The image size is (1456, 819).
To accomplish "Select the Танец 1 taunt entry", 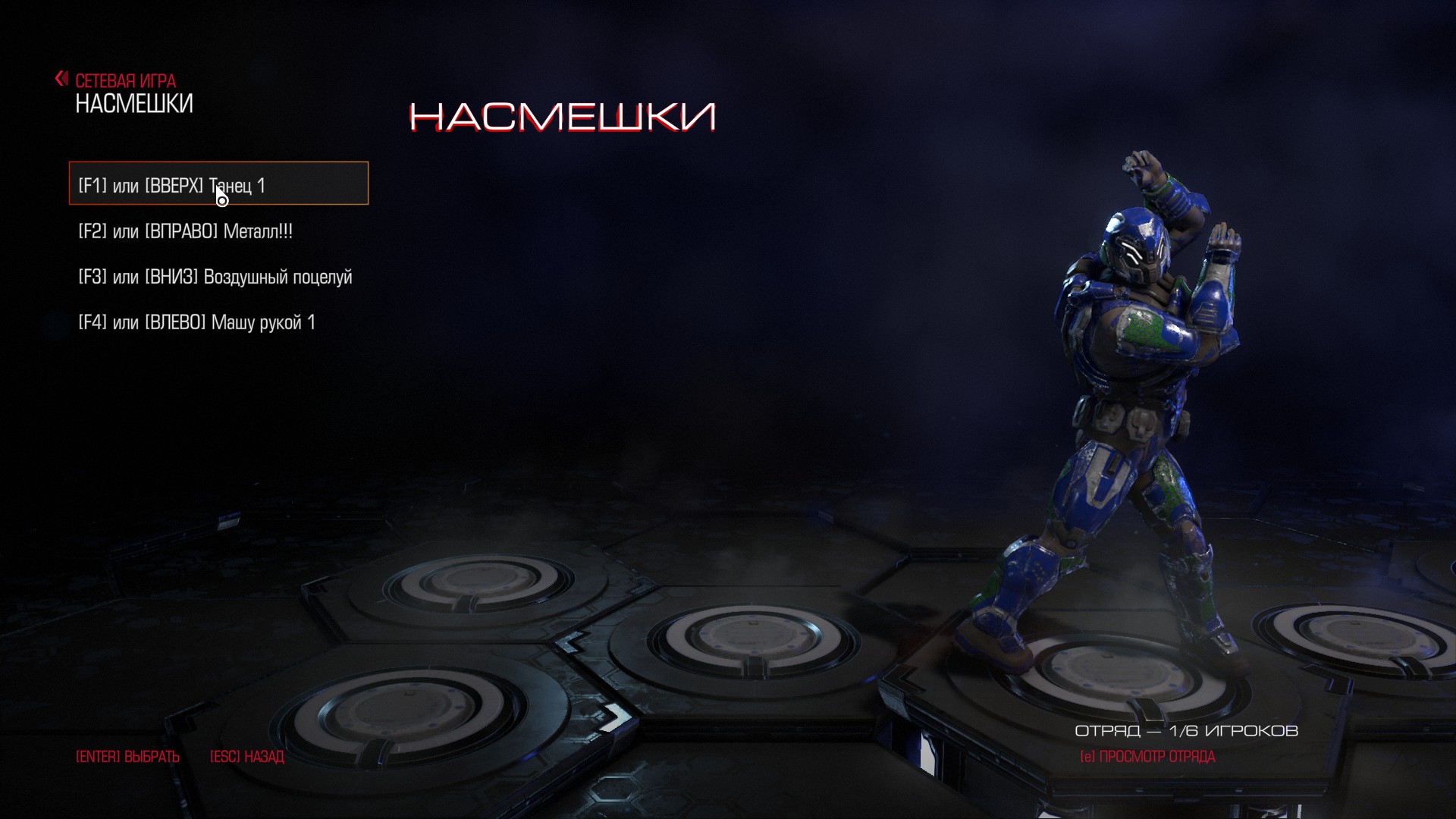I will point(218,184).
